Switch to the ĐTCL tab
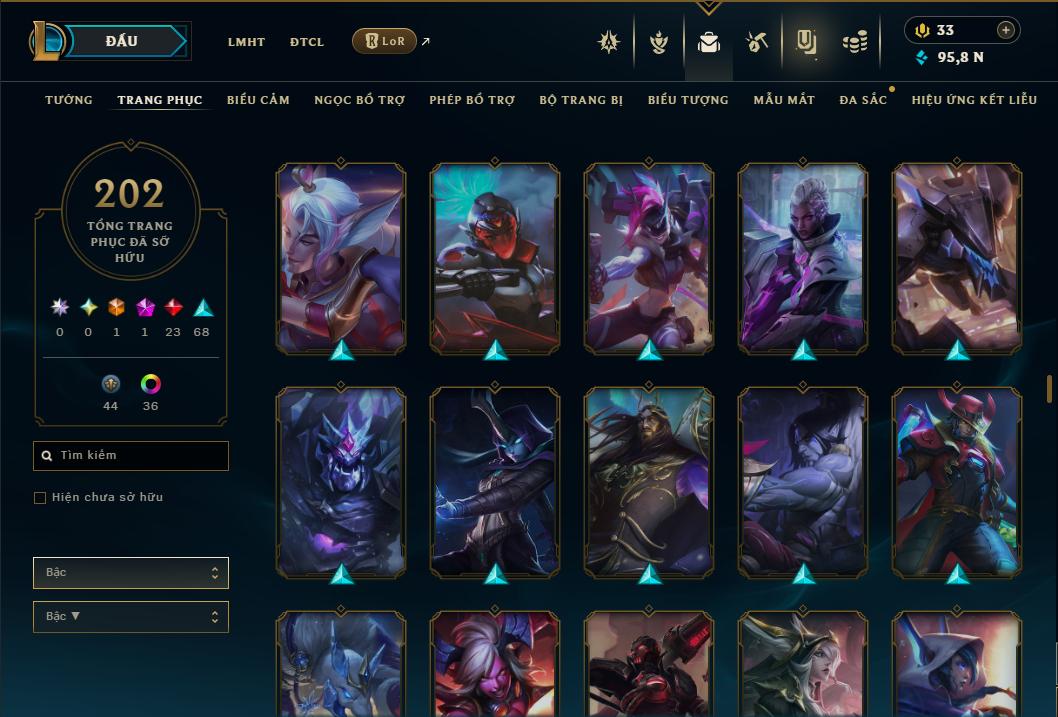The image size is (1058, 717). (x=307, y=42)
